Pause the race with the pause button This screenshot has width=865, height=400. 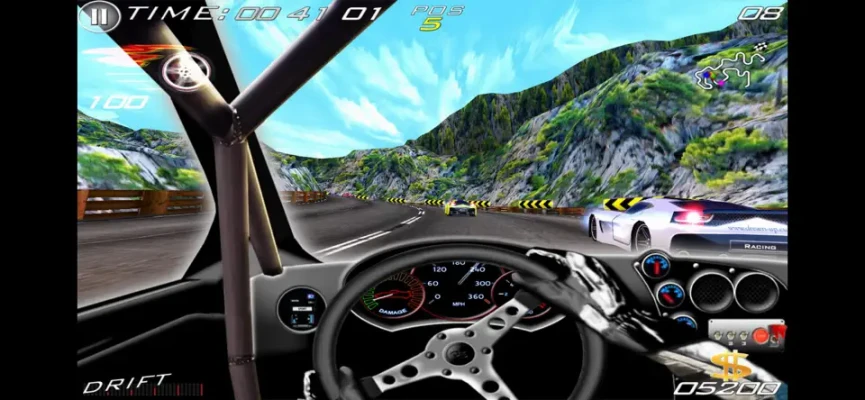(98, 15)
